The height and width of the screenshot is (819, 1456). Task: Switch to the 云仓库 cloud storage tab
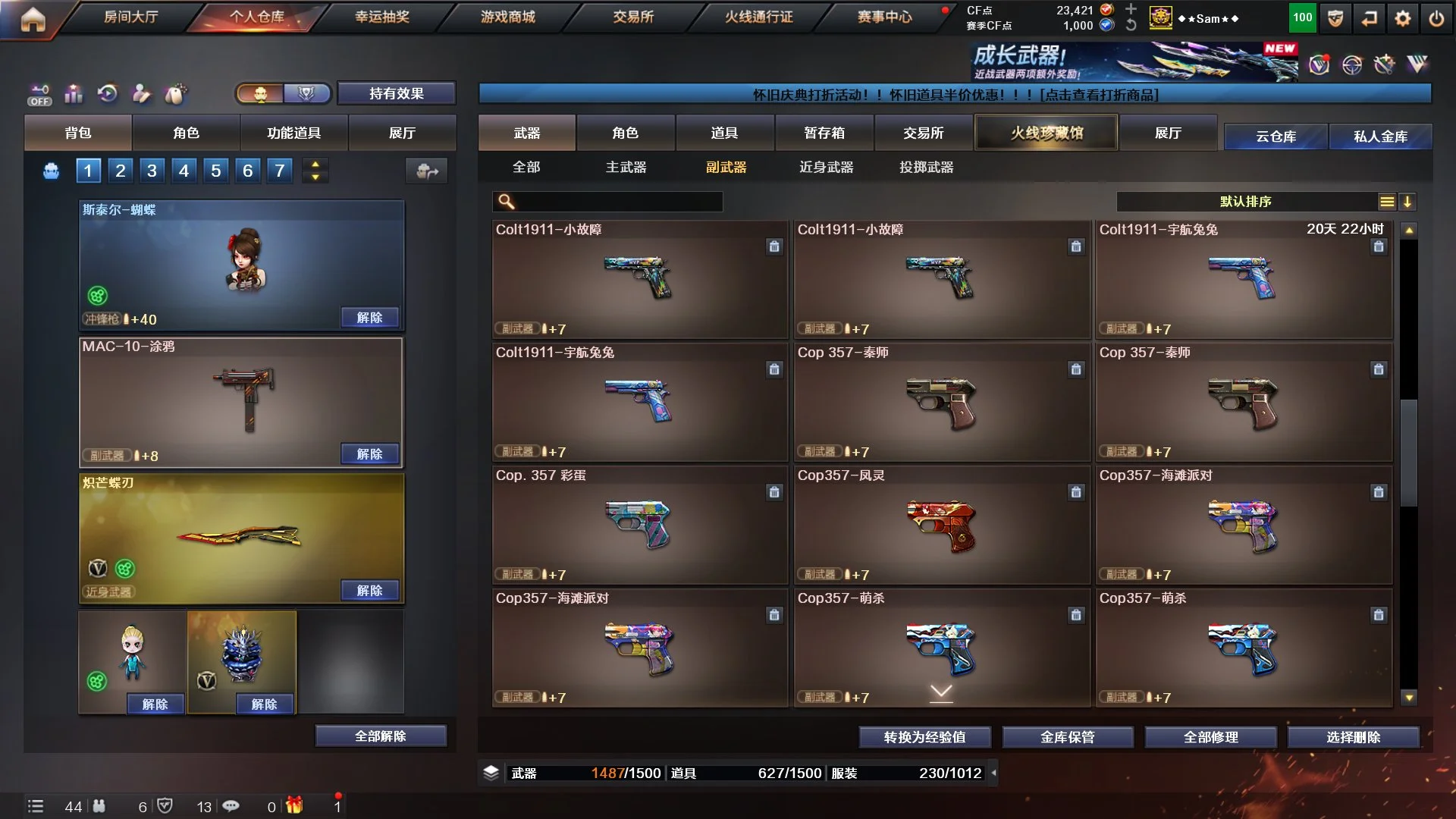coord(1276,136)
